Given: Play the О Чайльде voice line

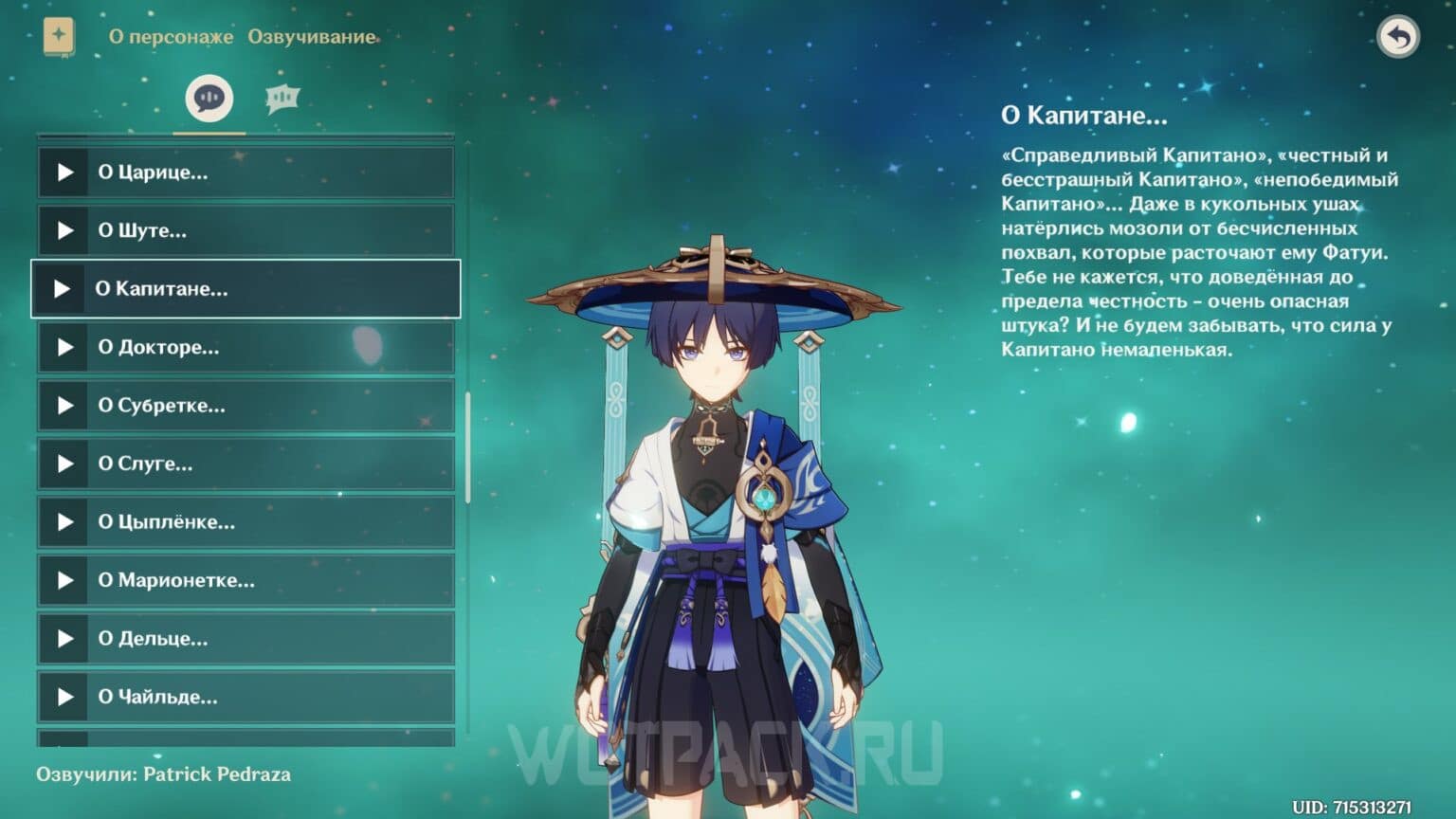Looking at the screenshot, I should coord(64,698).
